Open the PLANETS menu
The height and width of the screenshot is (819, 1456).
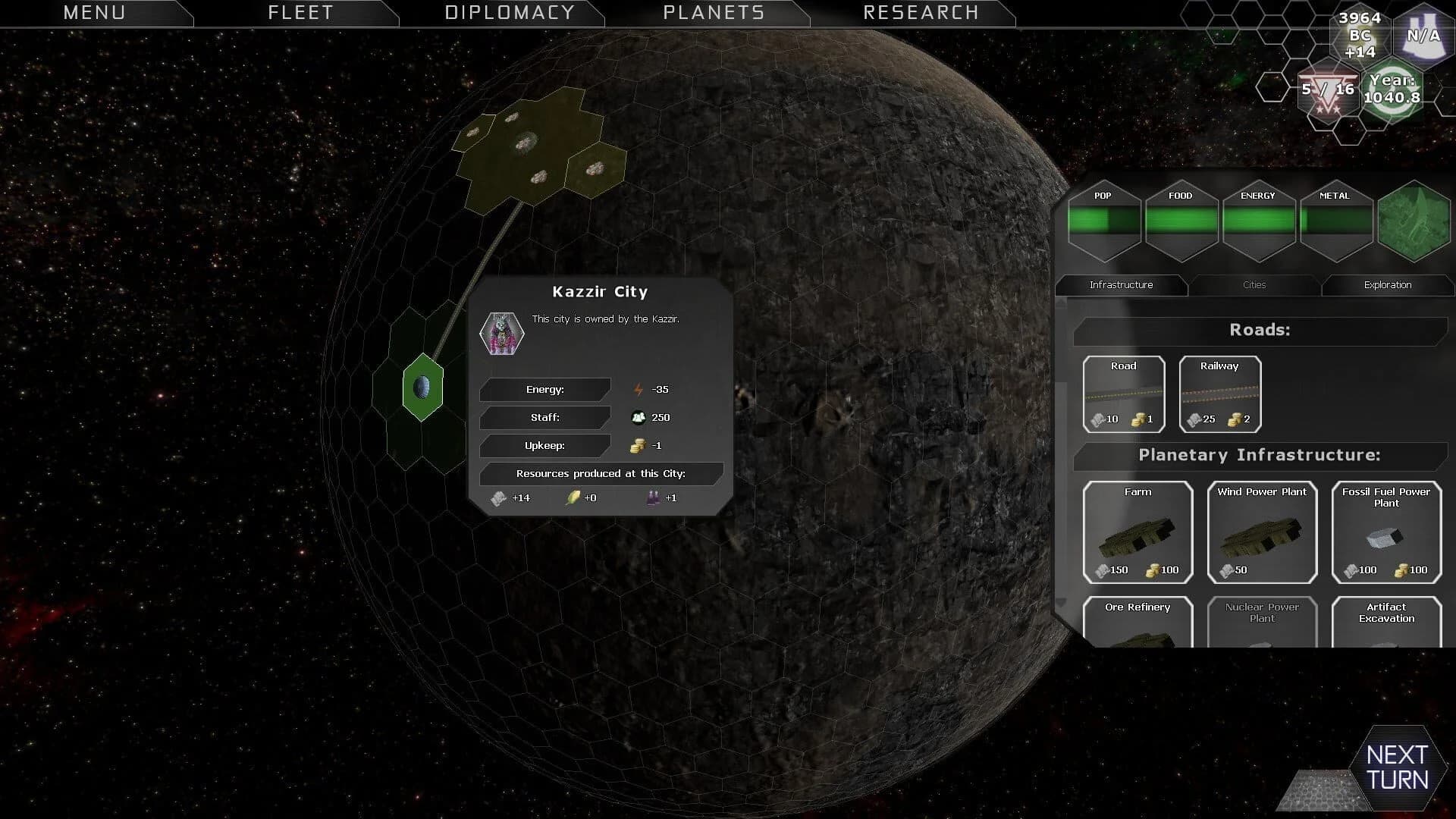point(714,12)
